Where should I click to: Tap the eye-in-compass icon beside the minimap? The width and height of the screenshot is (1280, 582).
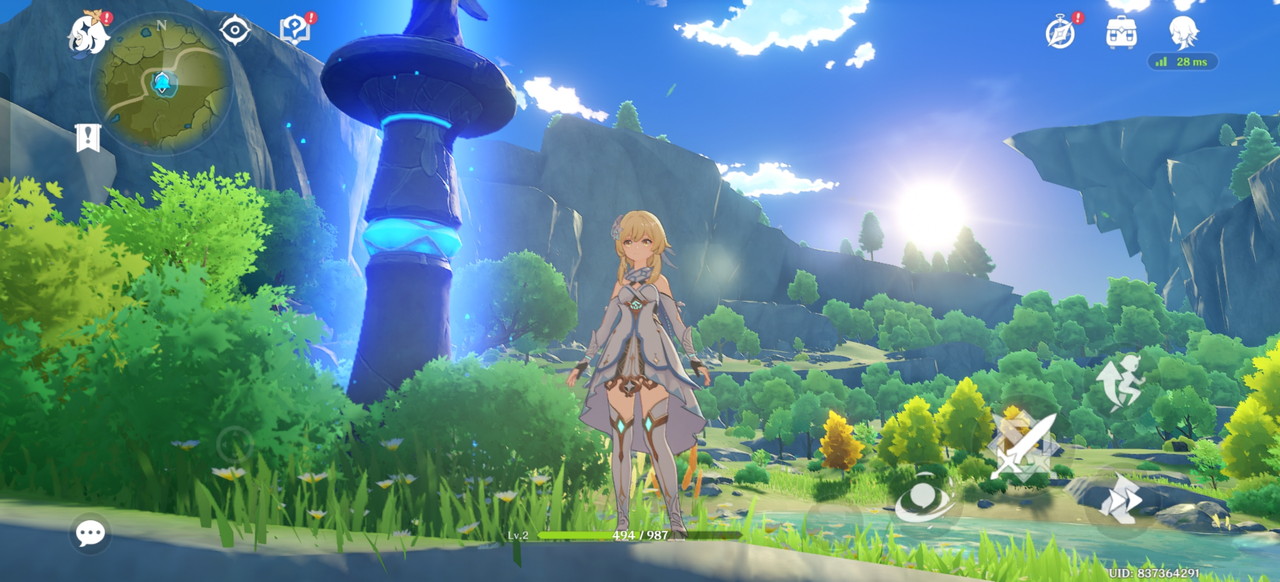(x=235, y=30)
